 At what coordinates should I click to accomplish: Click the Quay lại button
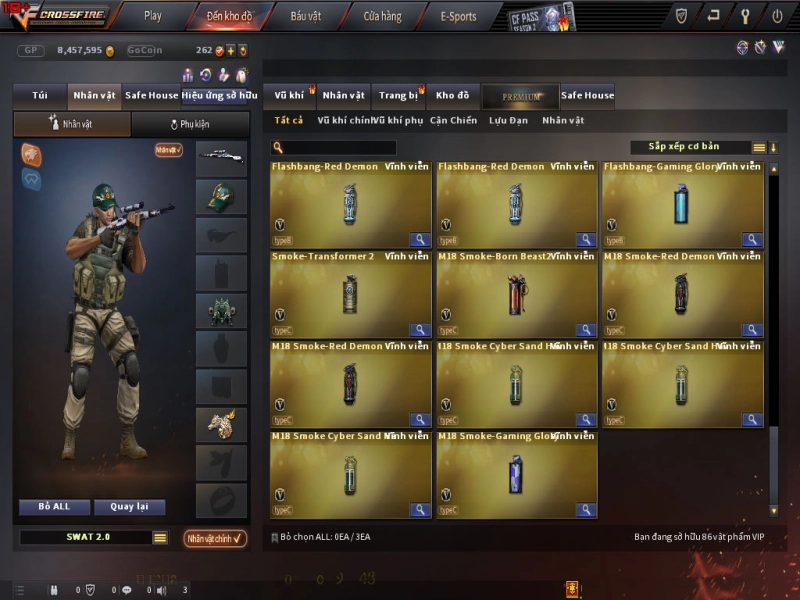click(129, 507)
